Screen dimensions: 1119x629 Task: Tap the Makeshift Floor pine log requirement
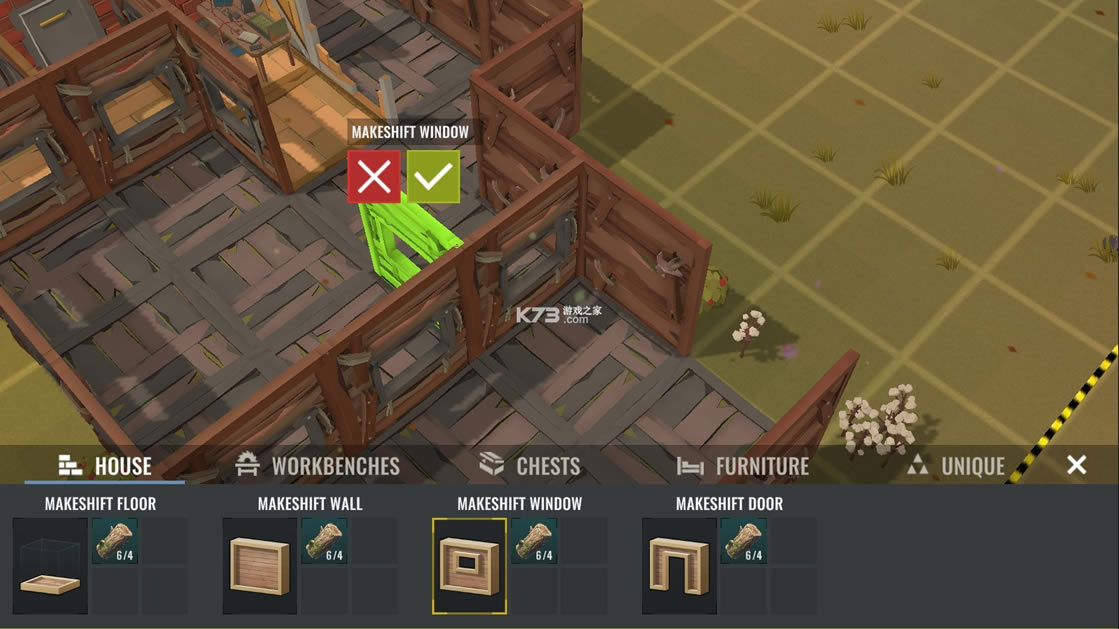(116, 541)
